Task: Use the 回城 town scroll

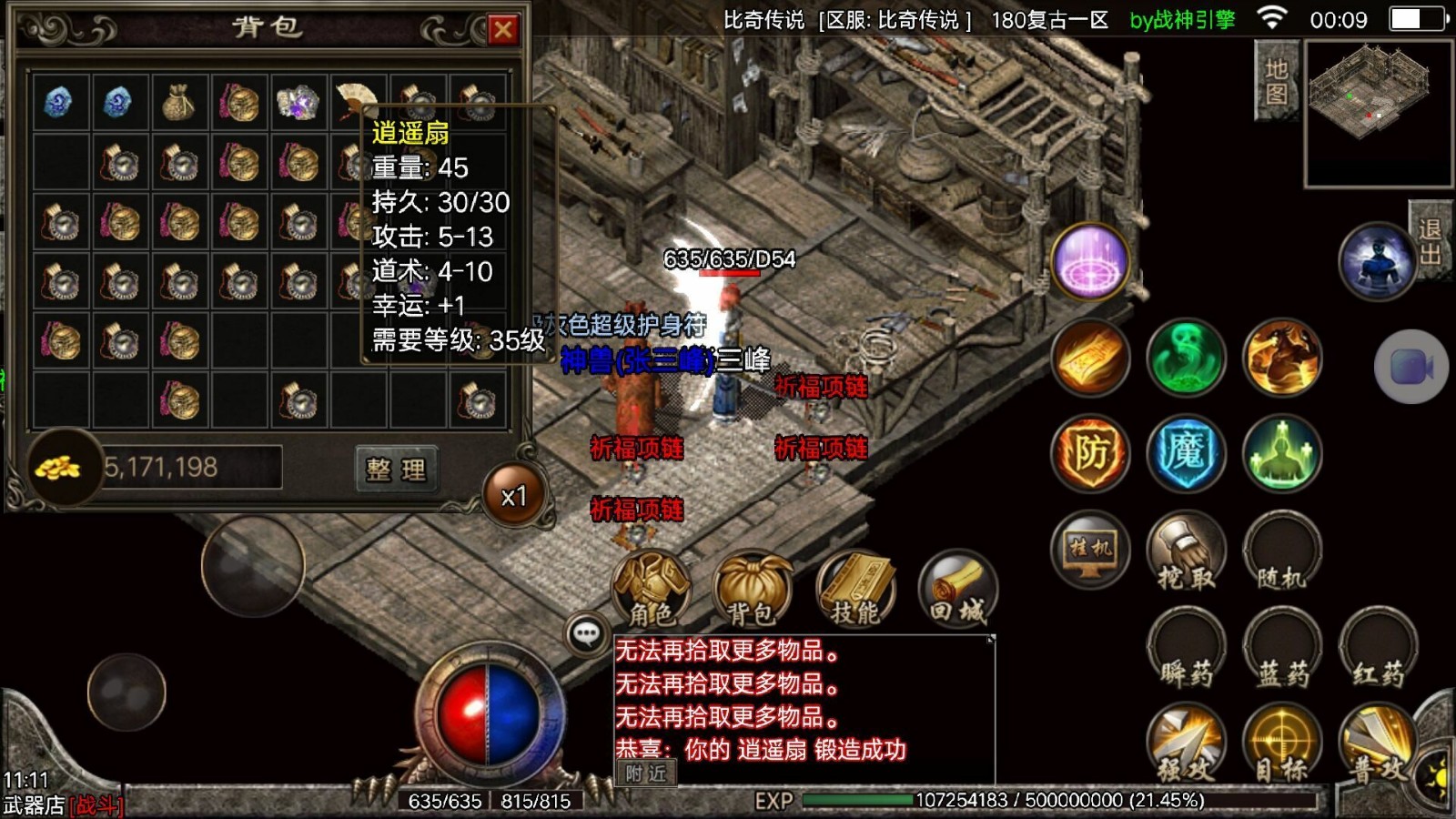Action: coord(957,591)
